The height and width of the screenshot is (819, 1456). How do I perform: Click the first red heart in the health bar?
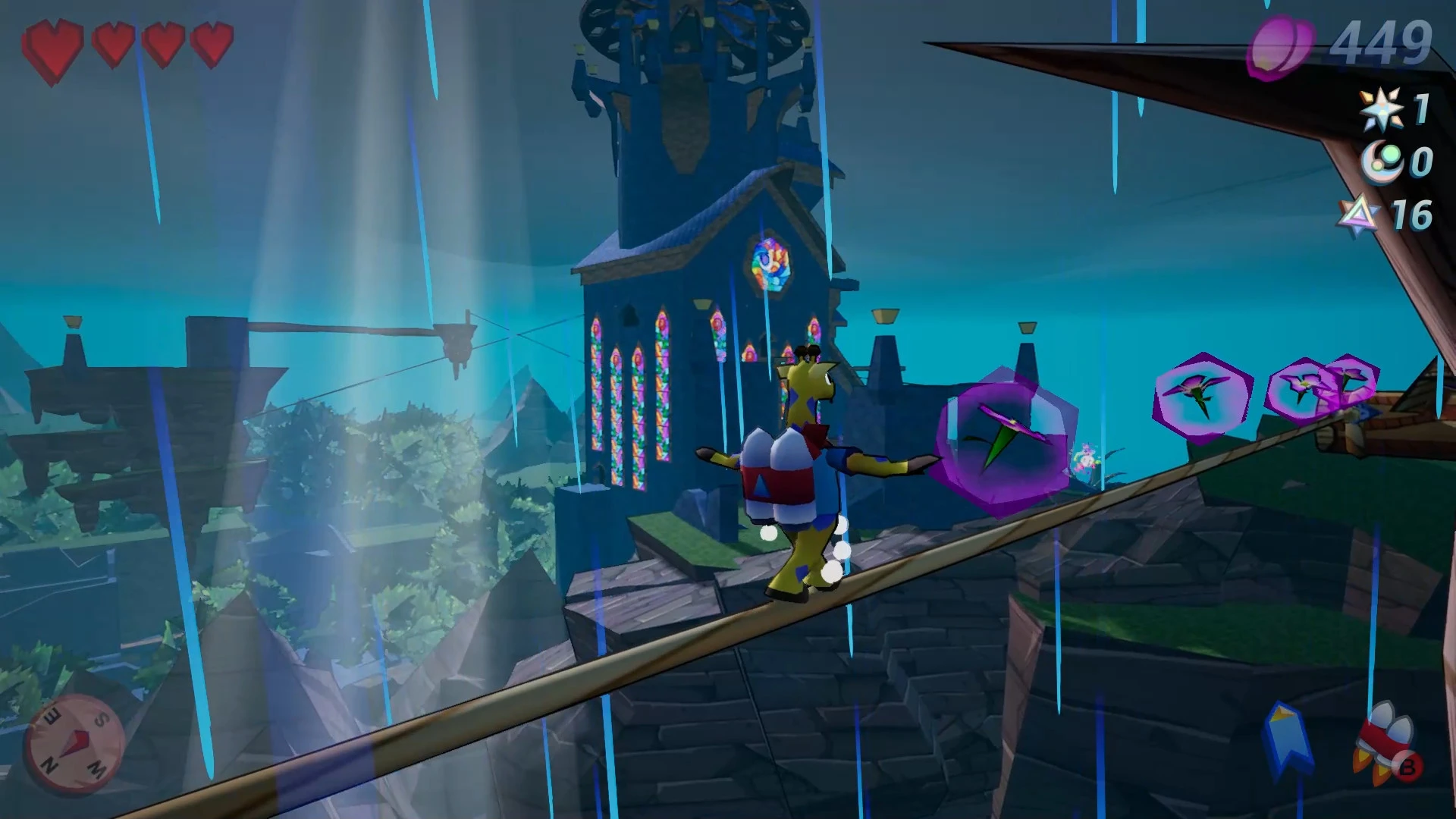click(55, 45)
